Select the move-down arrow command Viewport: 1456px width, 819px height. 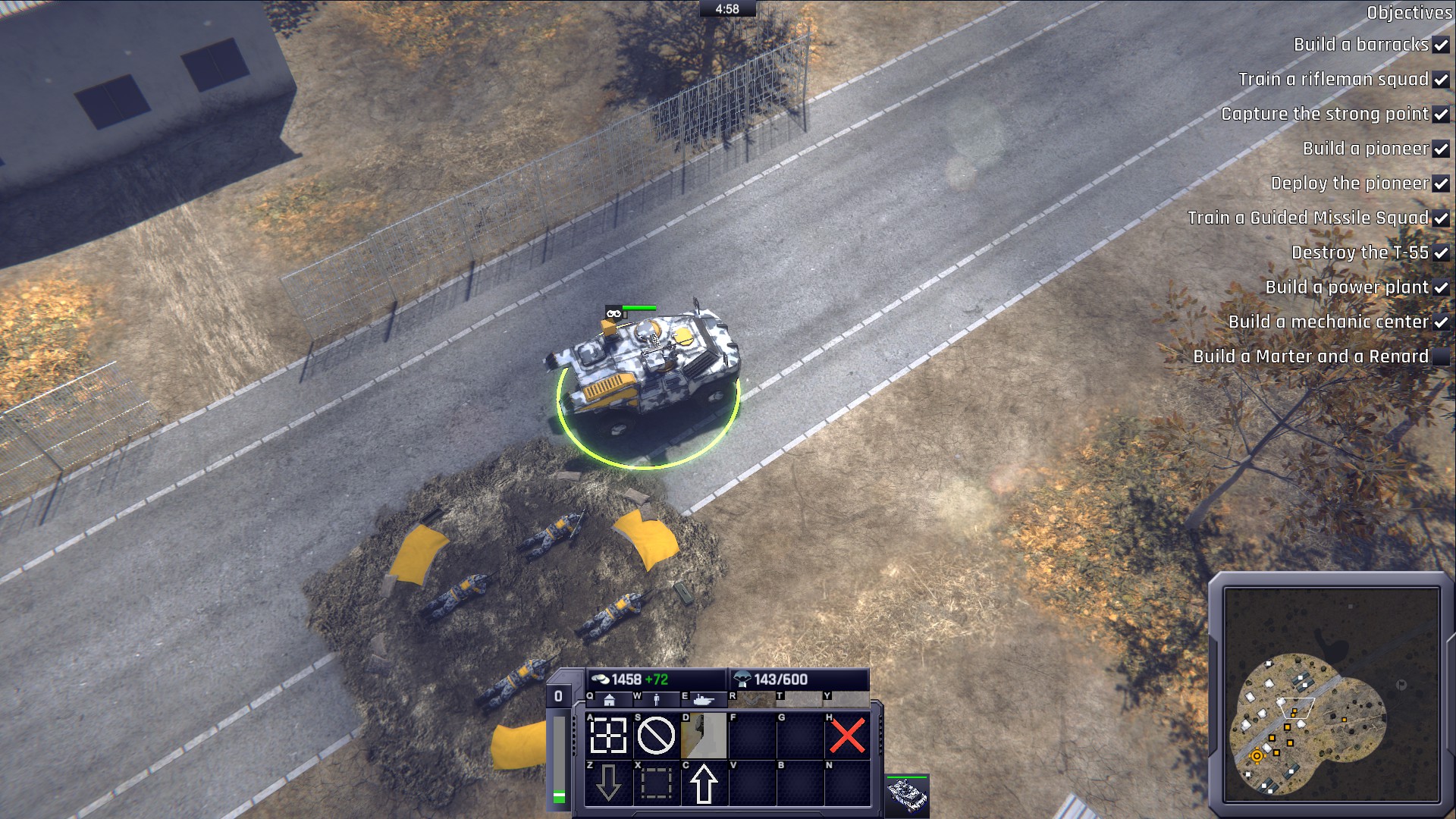(607, 785)
